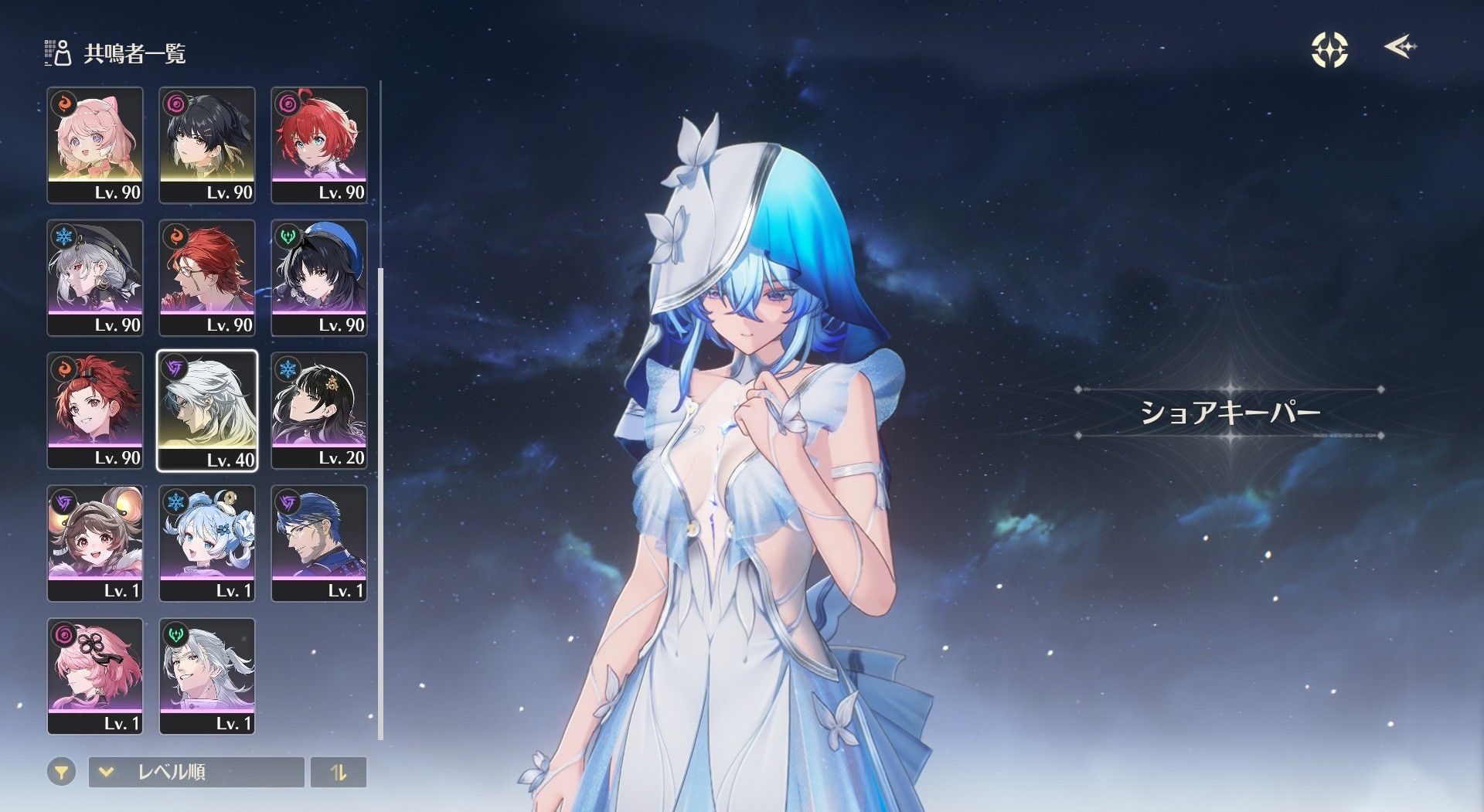This screenshot has width=1484, height=812.
Task: Pick the red-haired character wearing glasses
Action: point(207,277)
